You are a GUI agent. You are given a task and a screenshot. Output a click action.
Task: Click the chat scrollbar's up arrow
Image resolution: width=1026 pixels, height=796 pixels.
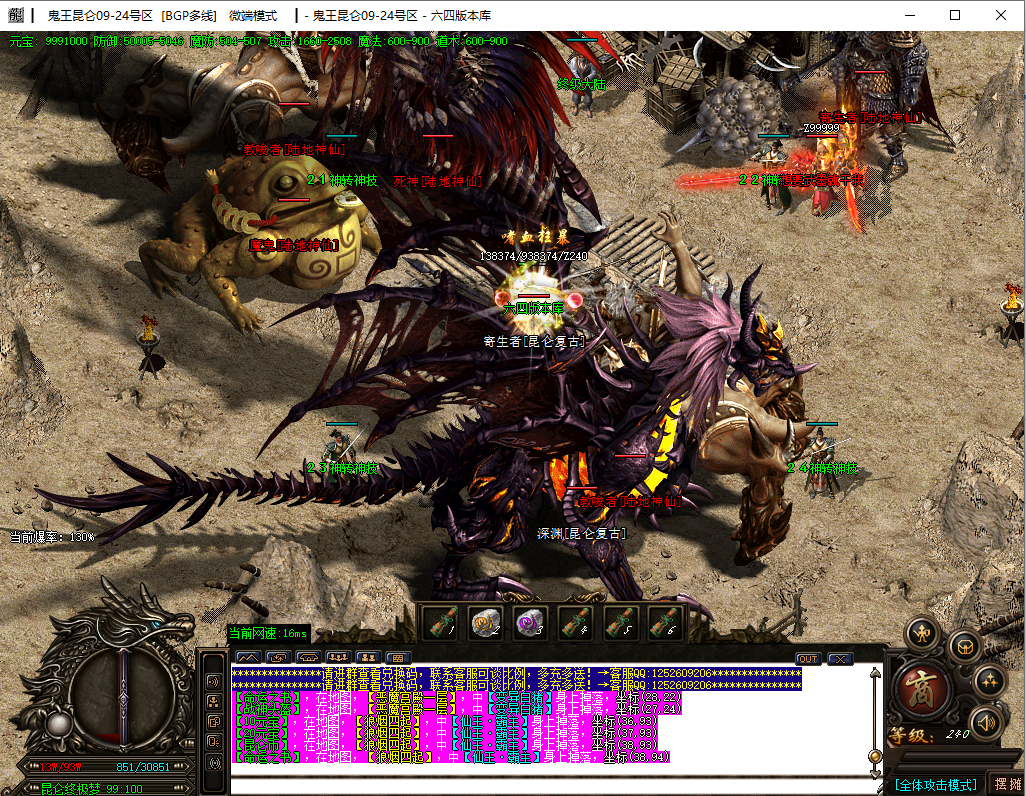pyautogui.click(x=876, y=672)
